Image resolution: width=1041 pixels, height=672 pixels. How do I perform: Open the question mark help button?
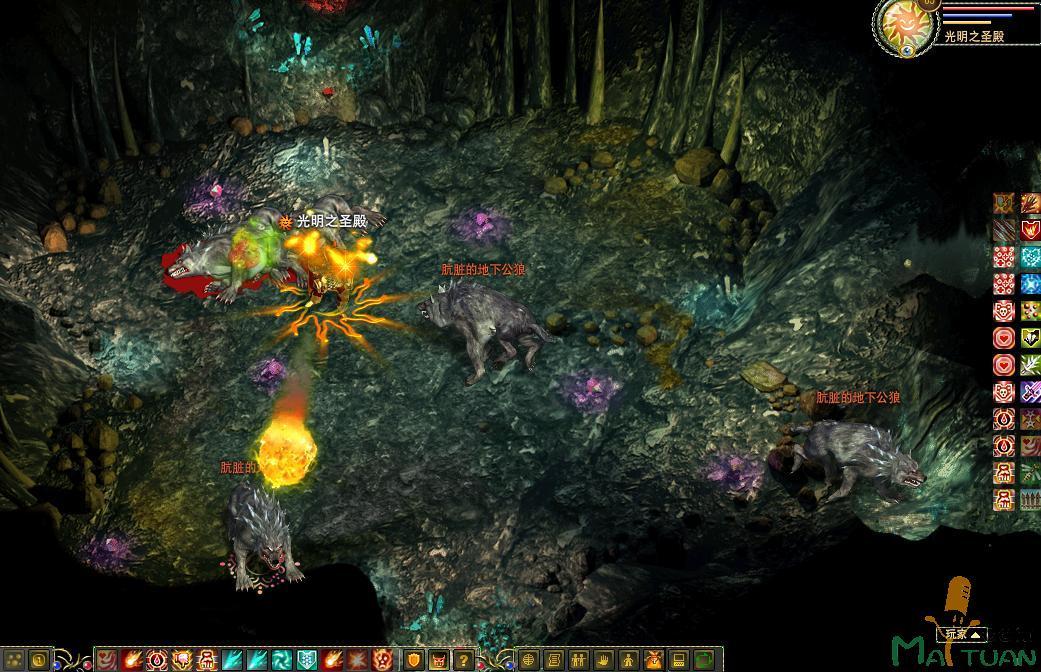pyautogui.click(x=463, y=660)
